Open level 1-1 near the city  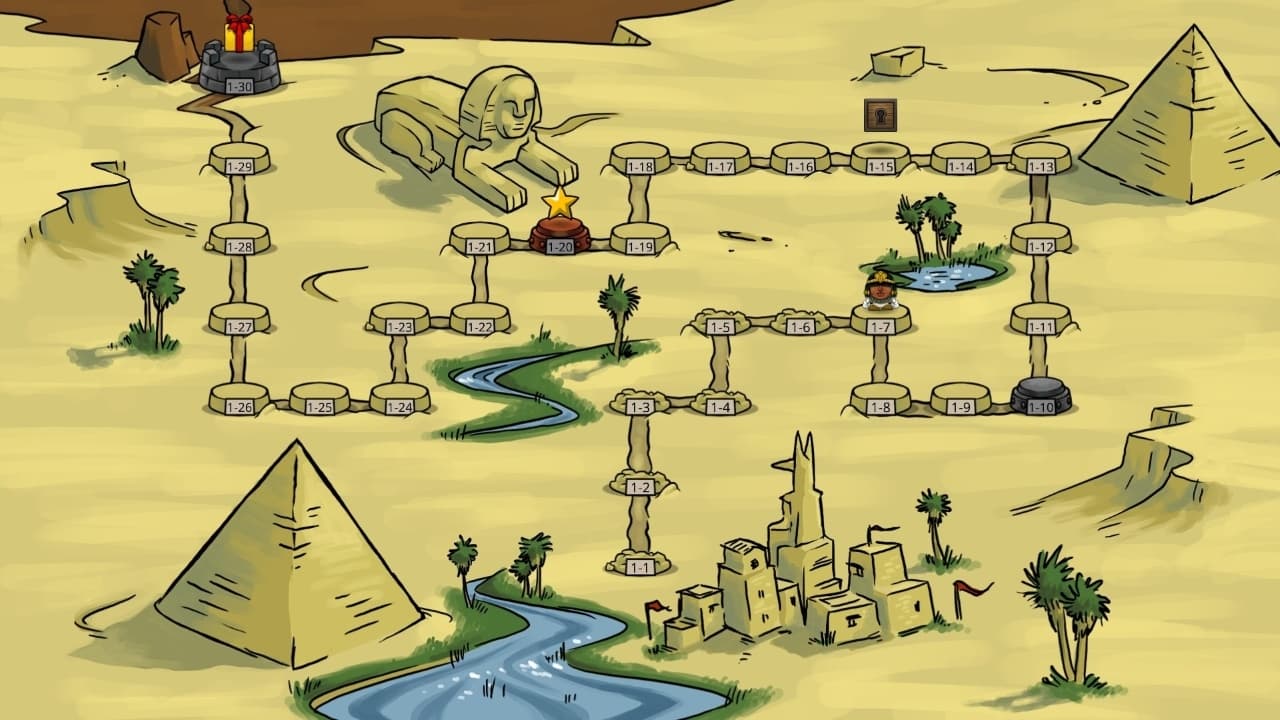pyautogui.click(x=640, y=567)
